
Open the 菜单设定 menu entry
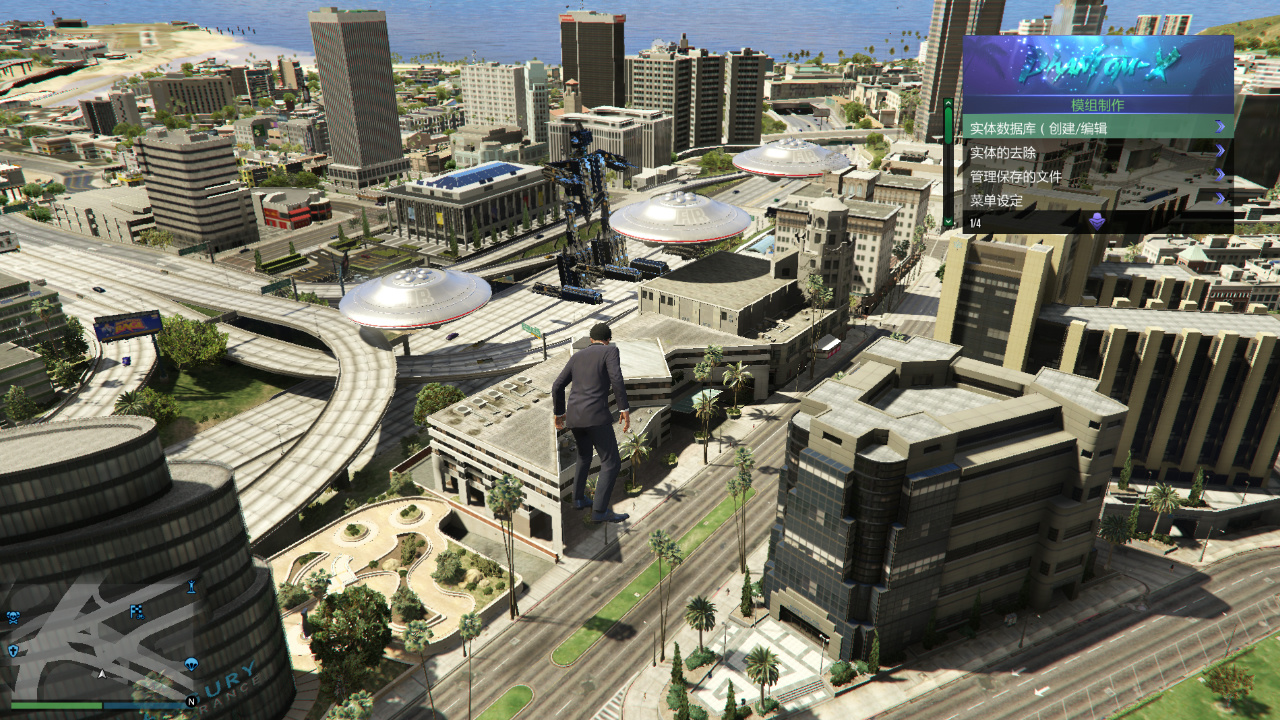coord(996,200)
